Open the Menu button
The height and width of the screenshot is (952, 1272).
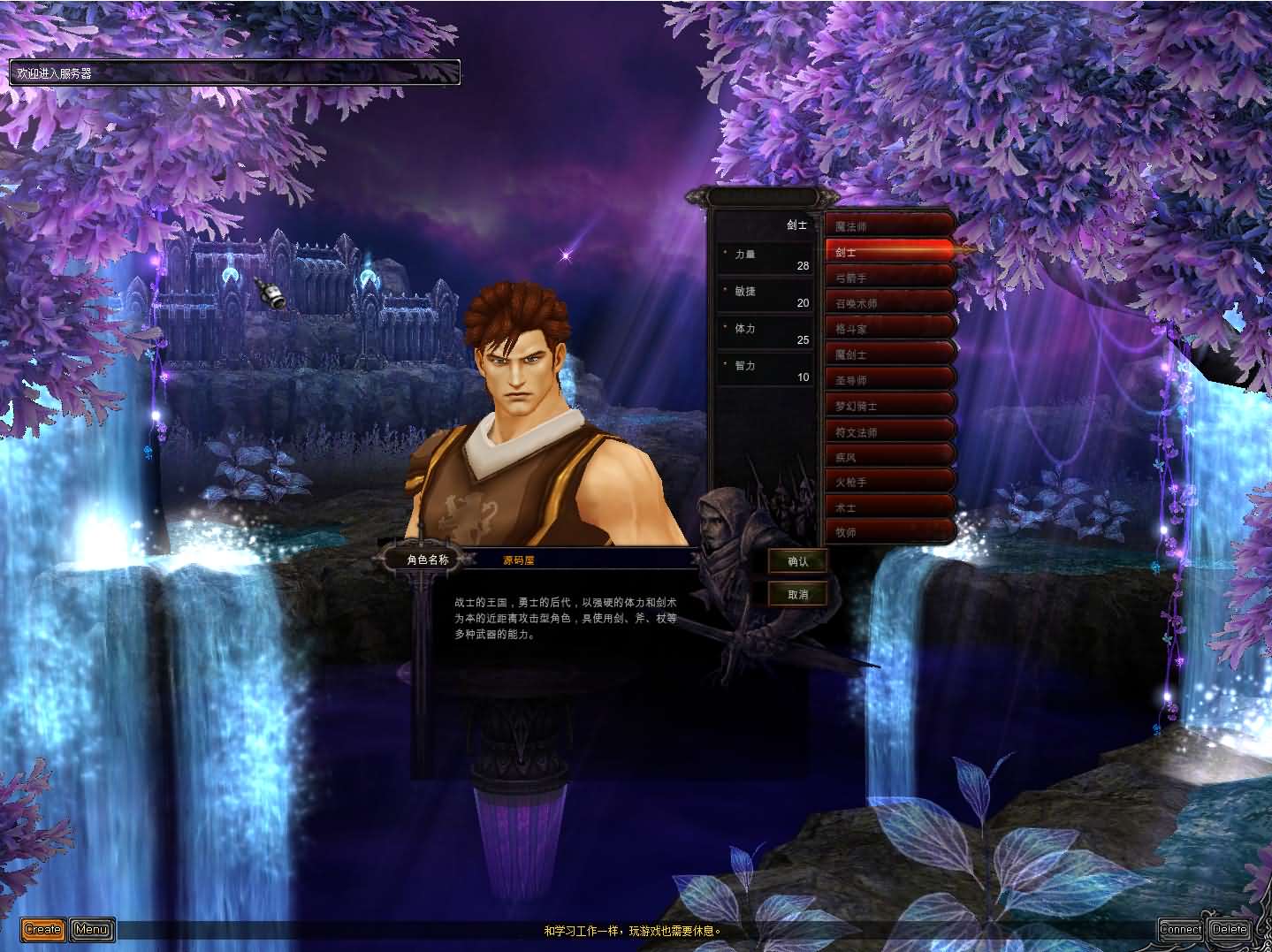(x=92, y=929)
